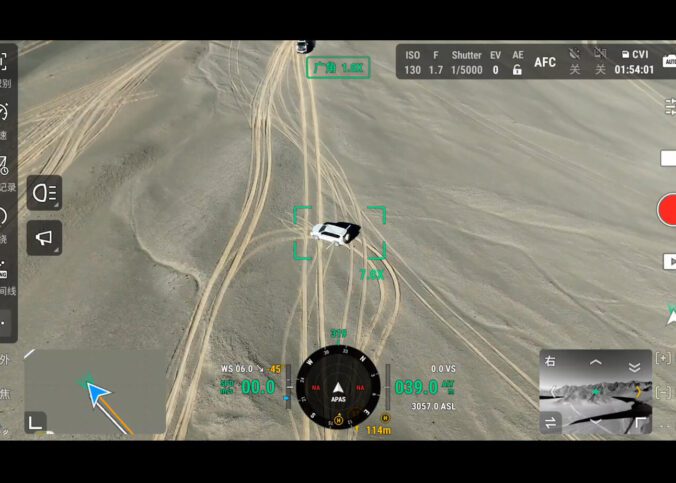Open the APAS compass attitude display
Image resolution: width=676 pixels, height=483 pixels.
(x=338, y=386)
